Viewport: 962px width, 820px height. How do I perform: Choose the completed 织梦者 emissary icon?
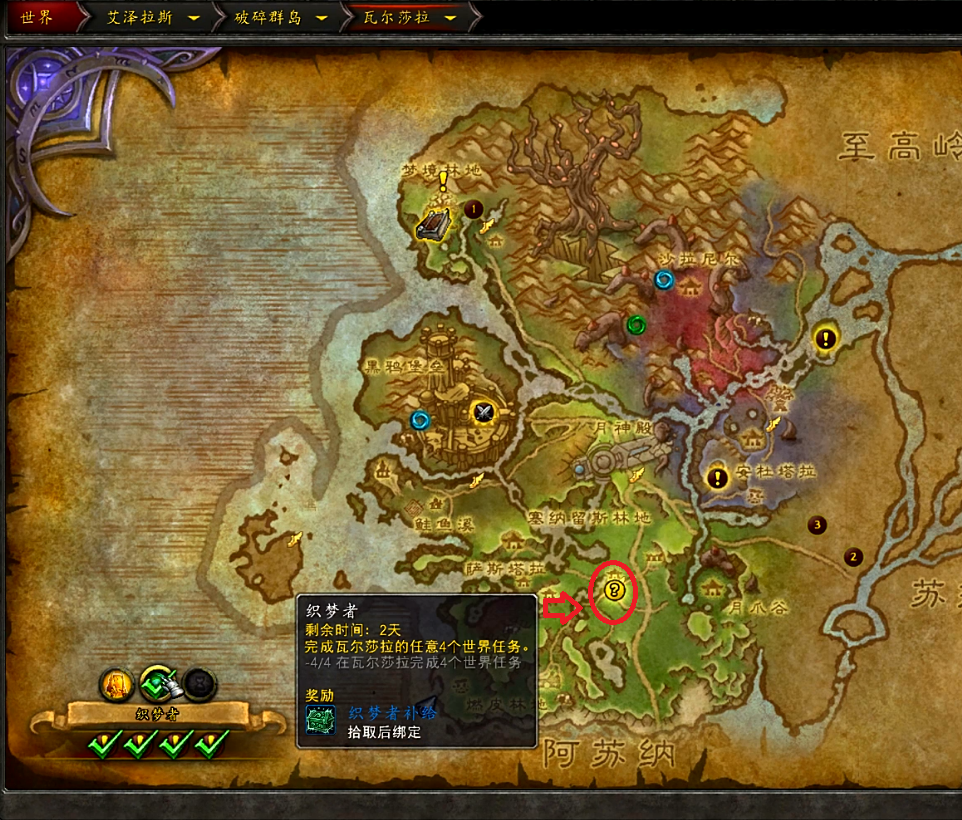tap(157, 683)
